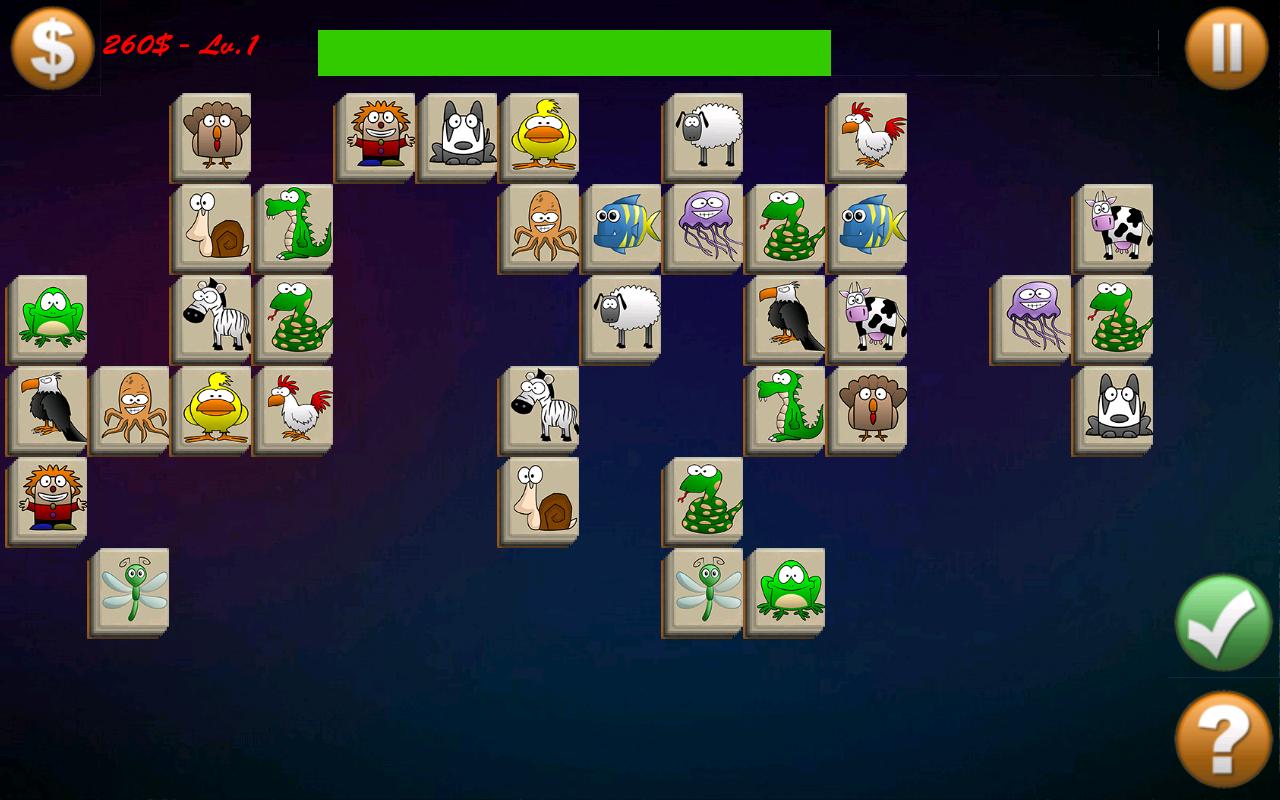Select the frog tile on the far left
This screenshot has width=1280, height=800.
point(48,318)
